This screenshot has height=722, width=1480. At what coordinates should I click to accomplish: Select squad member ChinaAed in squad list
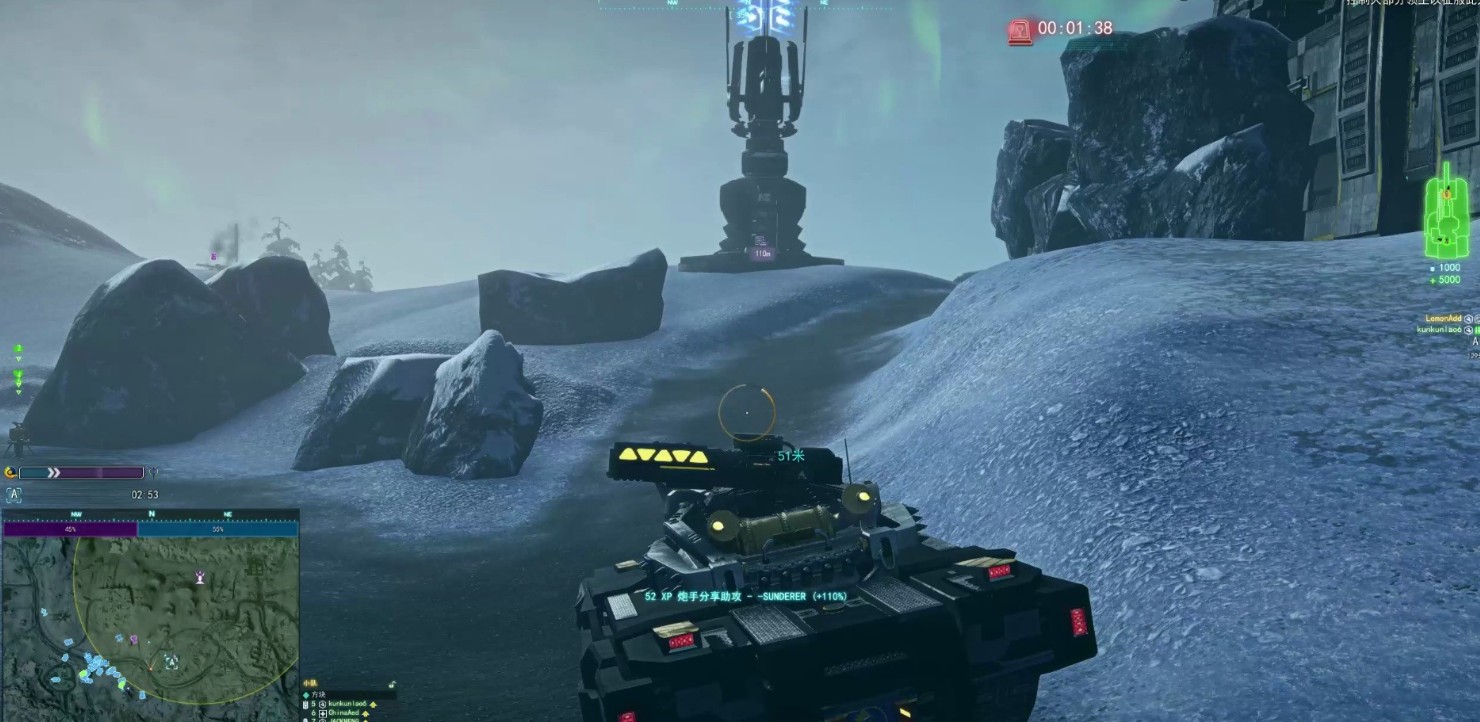pyautogui.click(x=346, y=713)
